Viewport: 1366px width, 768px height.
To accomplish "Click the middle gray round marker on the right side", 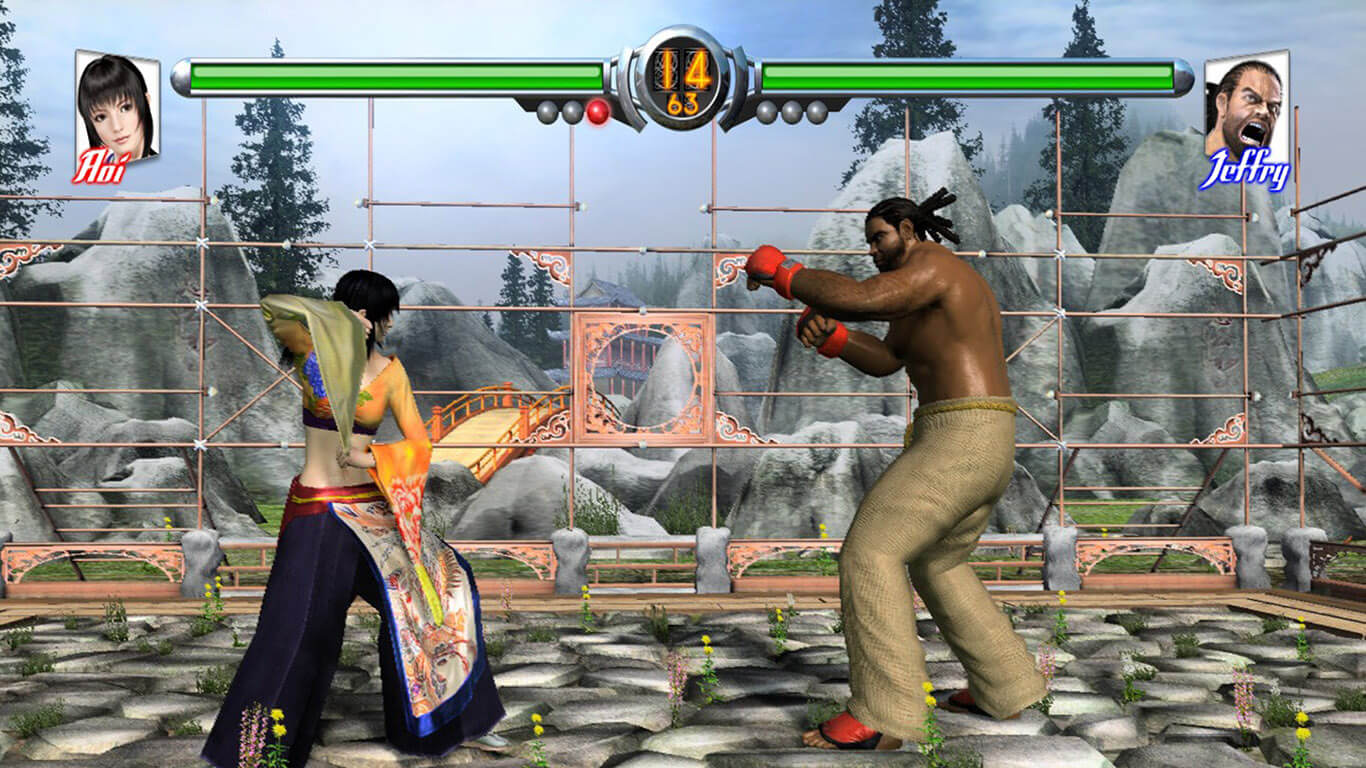I will pyautogui.click(x=793, y=113).
